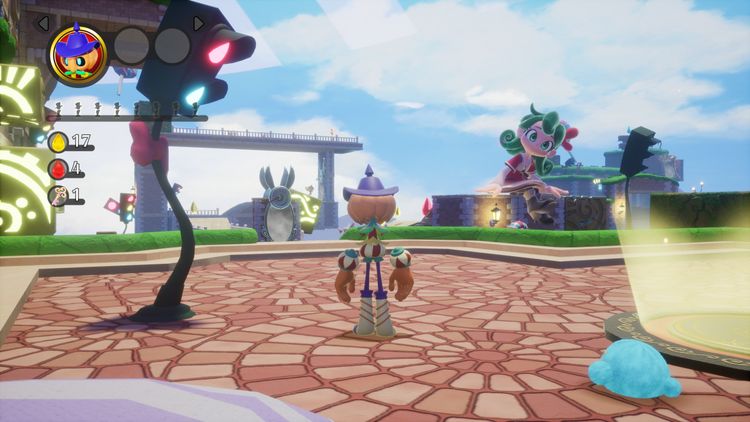Click the red drop counter icon
Image resolution: width=750 pixels, height=422 pixels.
57,169
